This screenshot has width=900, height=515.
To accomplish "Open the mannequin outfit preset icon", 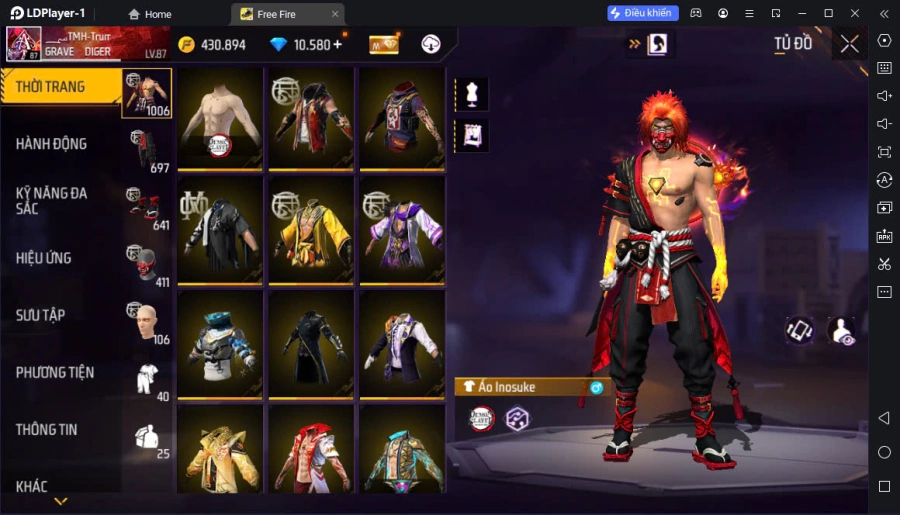I will click(x=471, y=94).
